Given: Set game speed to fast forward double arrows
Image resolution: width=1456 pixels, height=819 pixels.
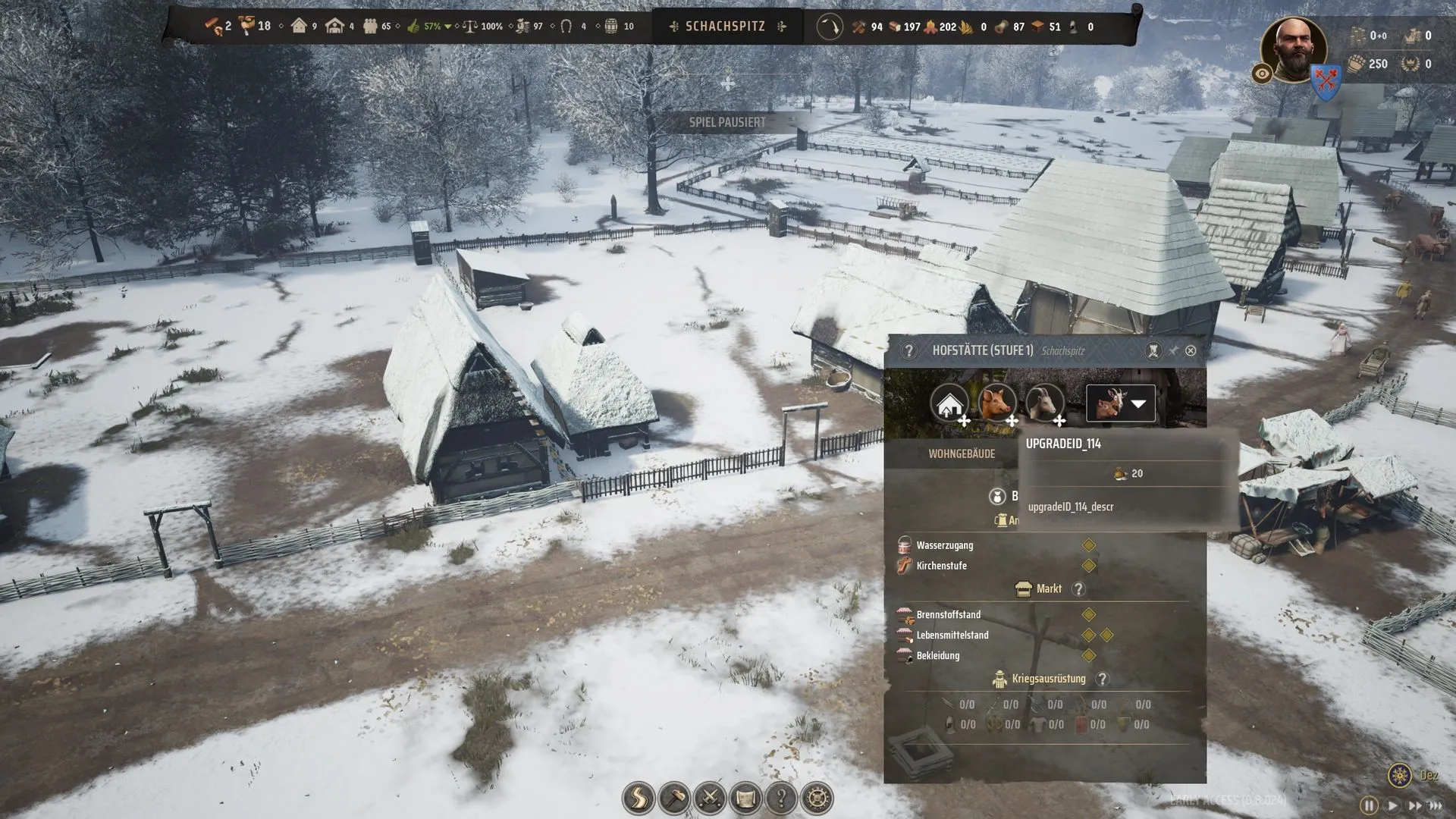Looking at the screenshot, I should tap(1414, 805).
